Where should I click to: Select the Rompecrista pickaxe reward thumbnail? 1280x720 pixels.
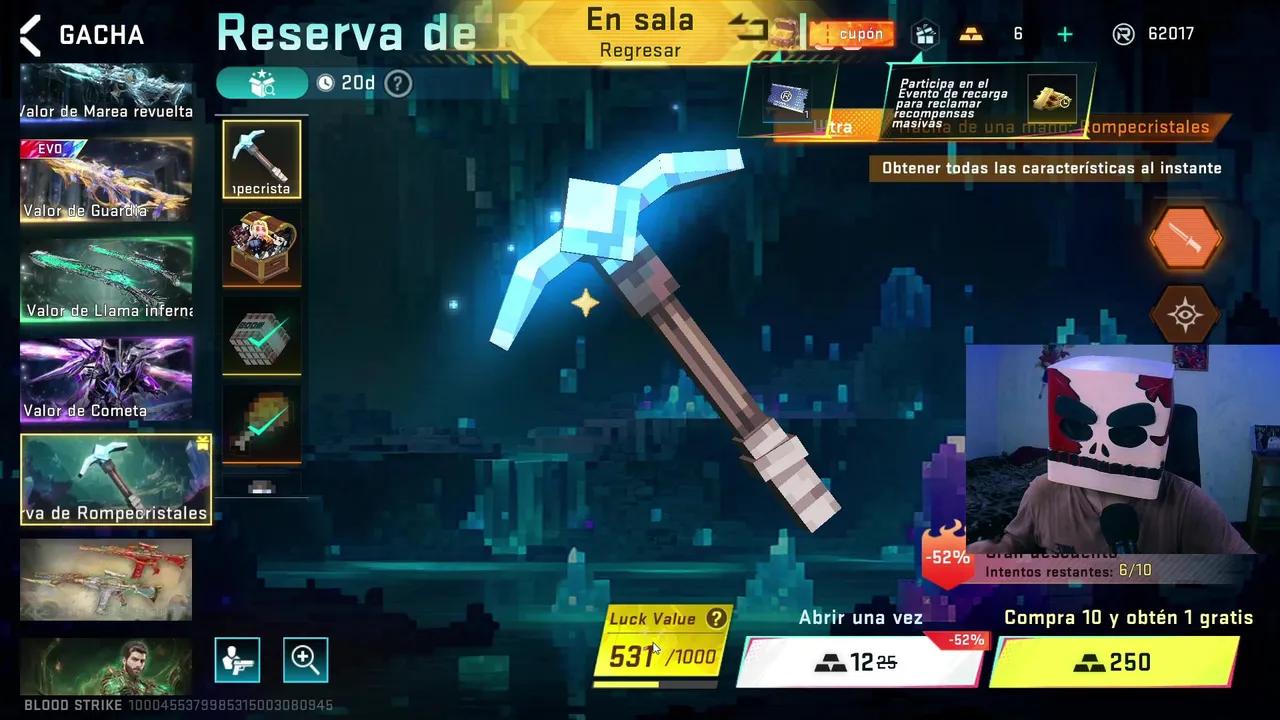coord(261,159)
